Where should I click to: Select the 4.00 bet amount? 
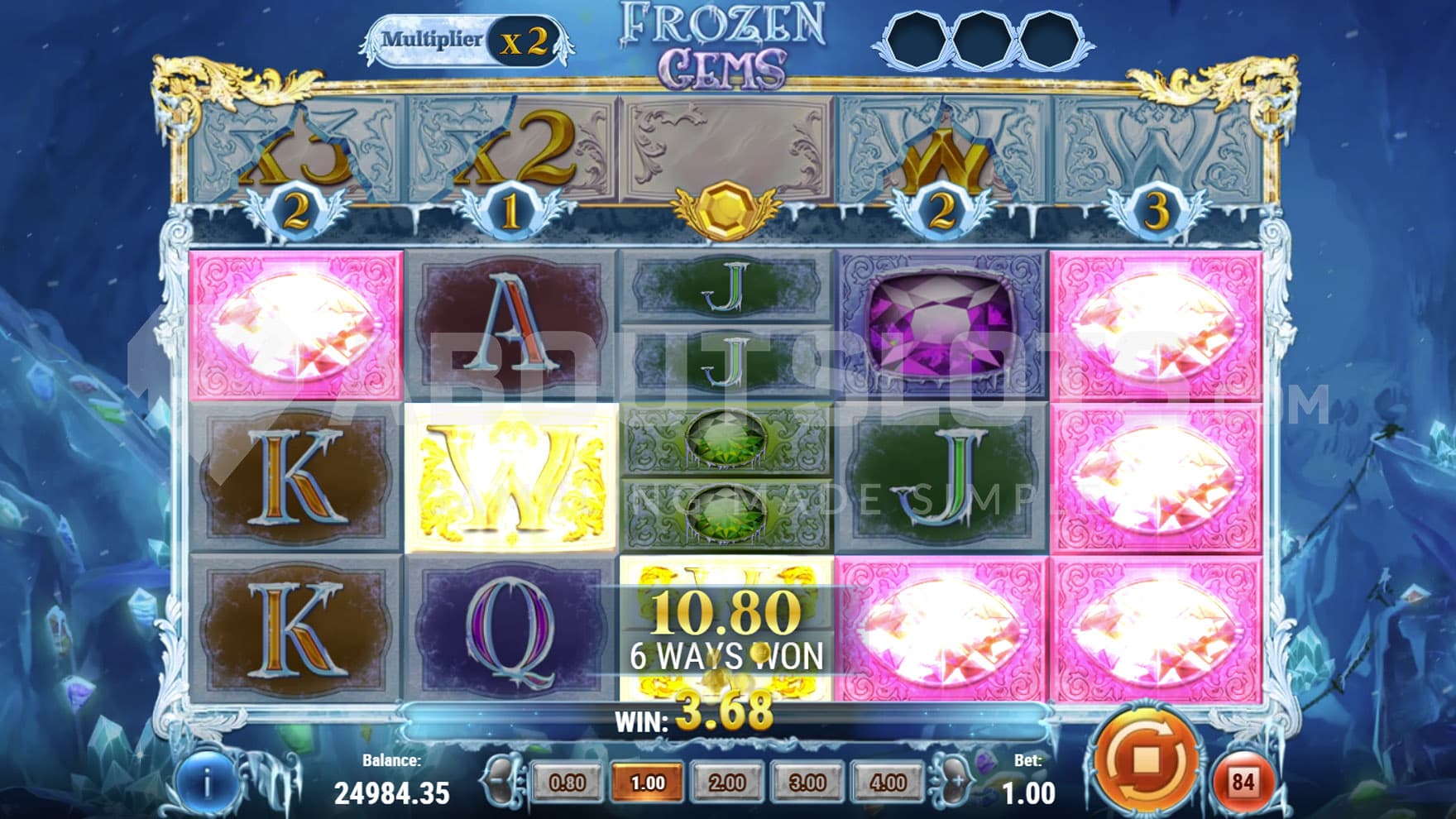888,783
